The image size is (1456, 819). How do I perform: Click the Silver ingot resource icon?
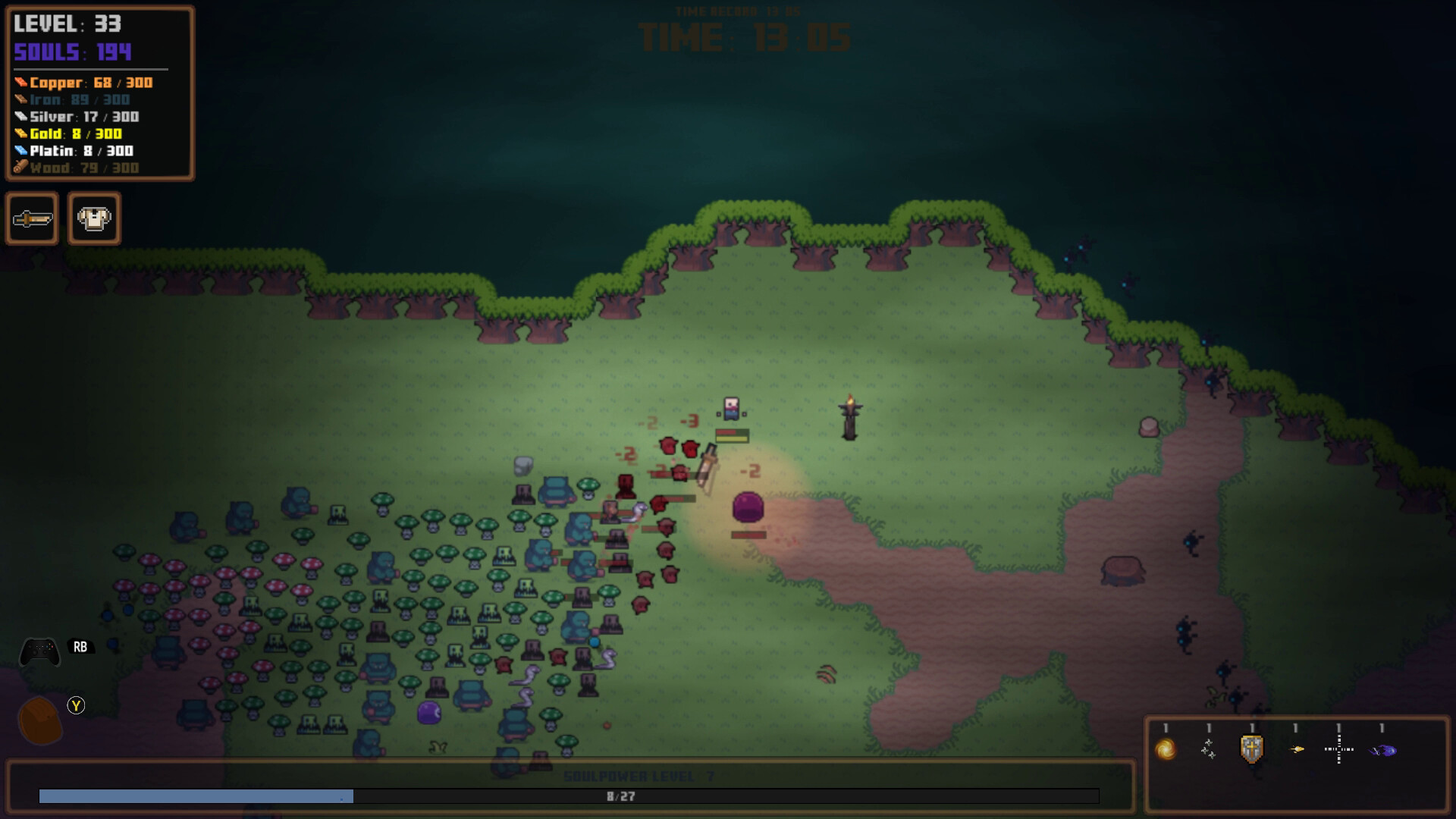pyautogui.click(x=22, y=117)
